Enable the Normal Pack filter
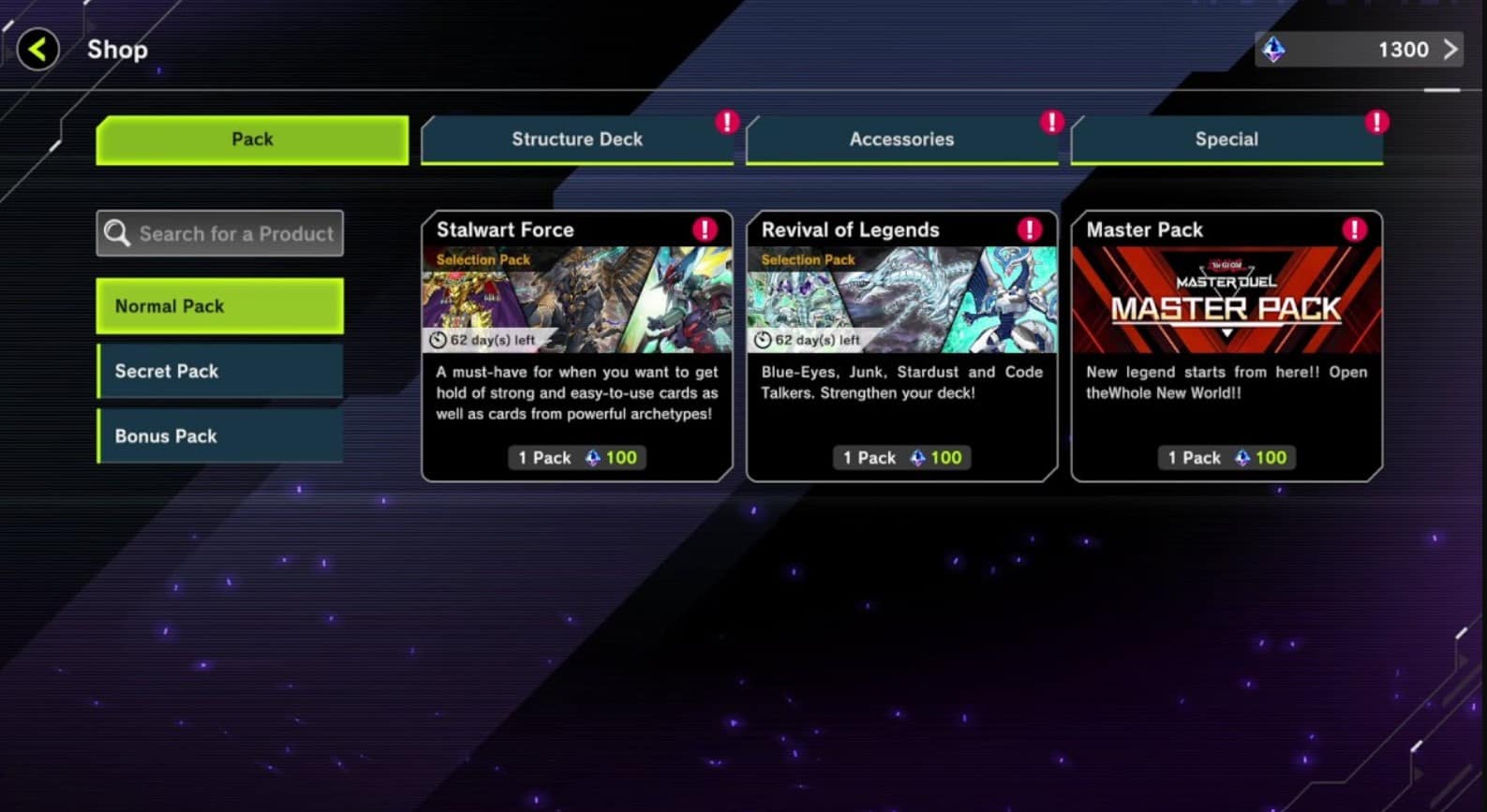Viewport: 1487px width, 812px height. pyautogui.click(x=219, y=305)
